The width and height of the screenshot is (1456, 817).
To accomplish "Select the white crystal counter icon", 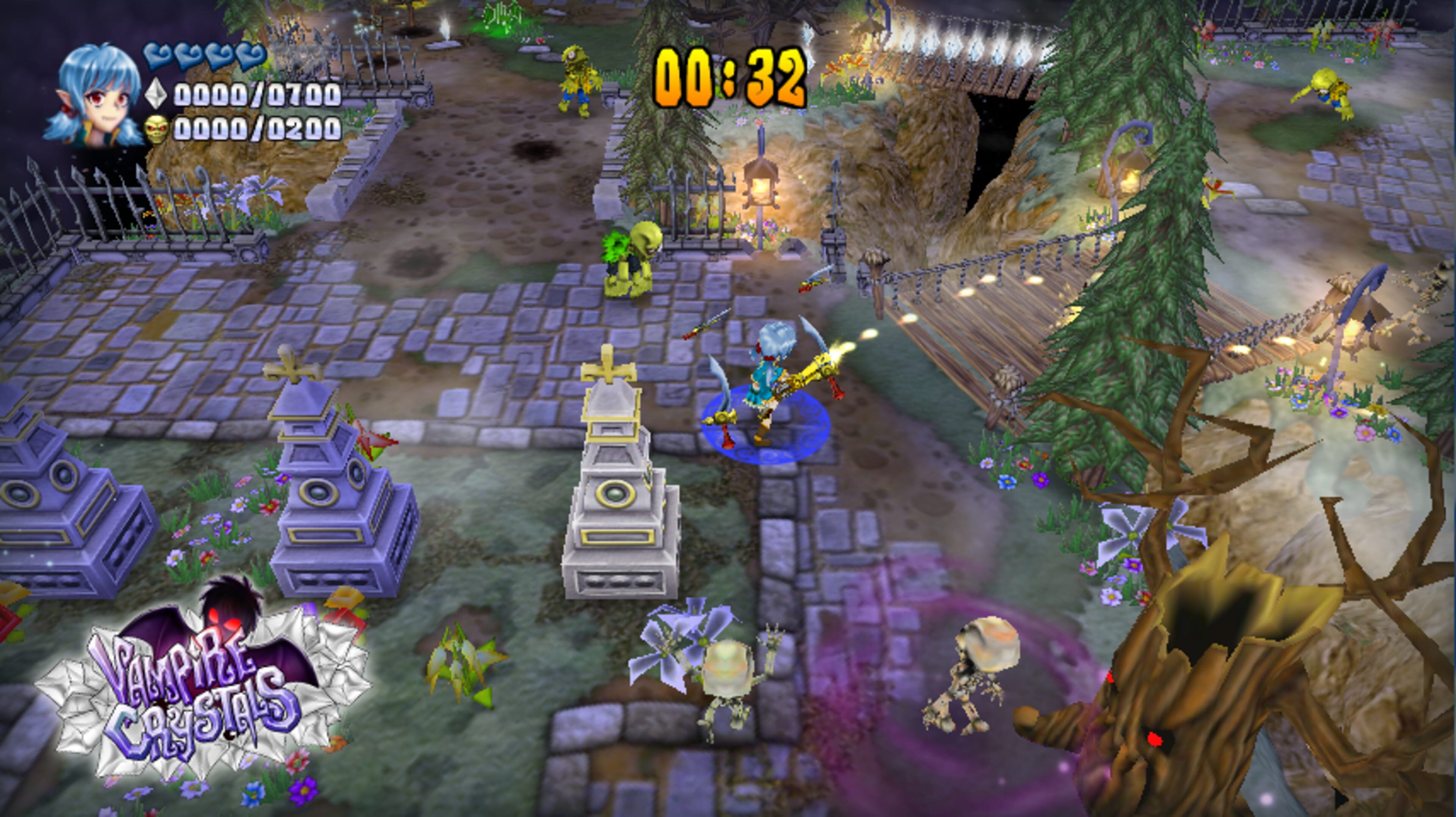I will coord(155,94).
